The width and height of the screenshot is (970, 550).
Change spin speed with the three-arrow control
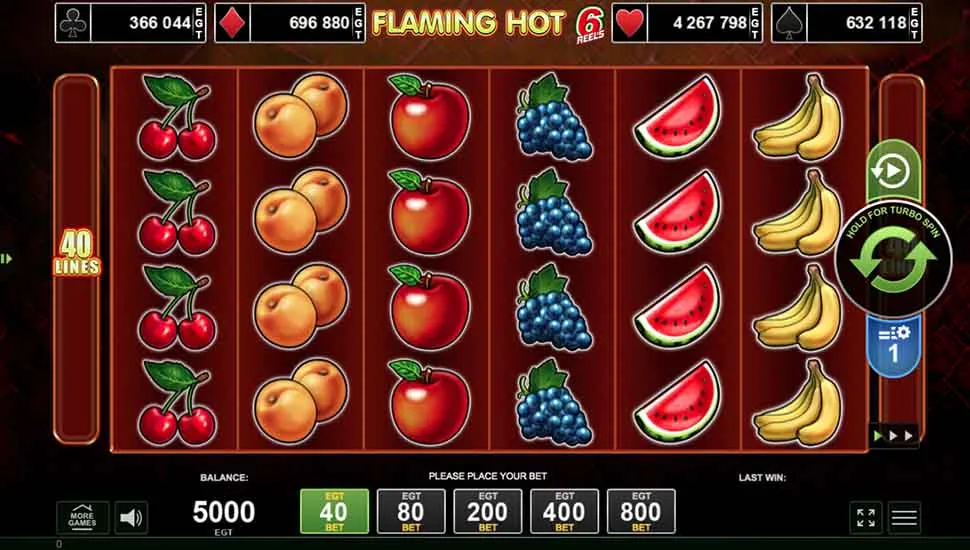click(x=893, y=437)
